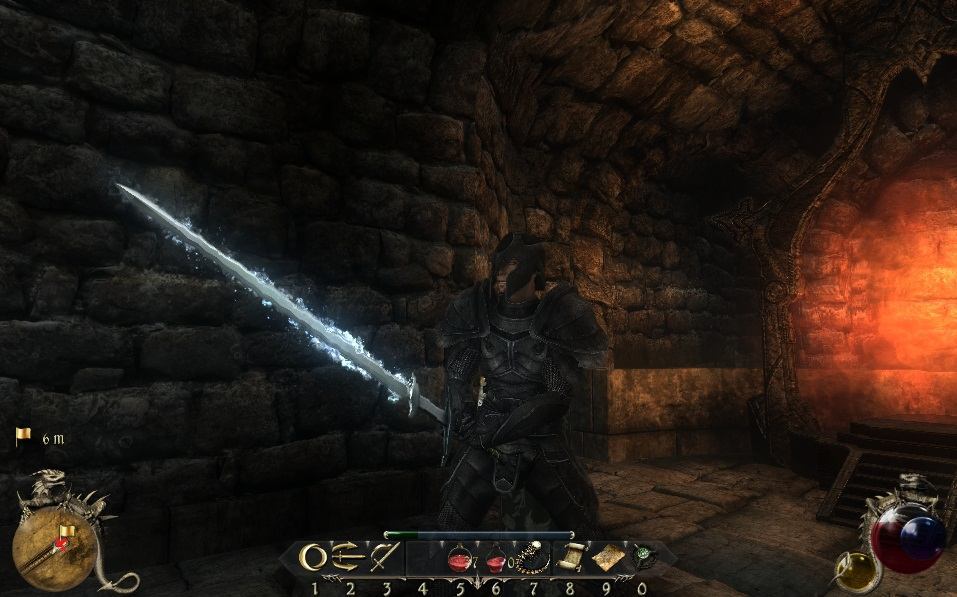The width and height of the screenshot is (957, 597).
Task: Use the red potion in hotbar slot 5
Action: 459,560
